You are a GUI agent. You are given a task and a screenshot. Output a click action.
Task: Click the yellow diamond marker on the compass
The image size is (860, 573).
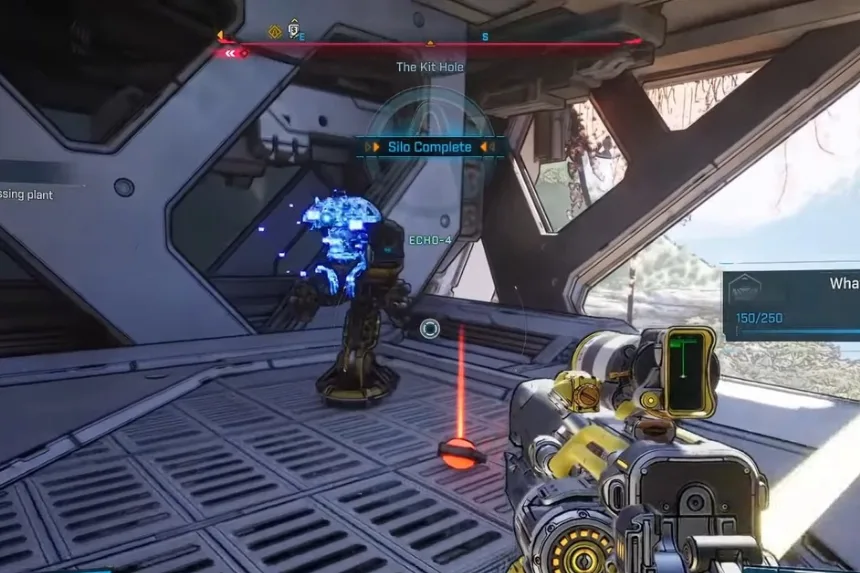point(274,31)
